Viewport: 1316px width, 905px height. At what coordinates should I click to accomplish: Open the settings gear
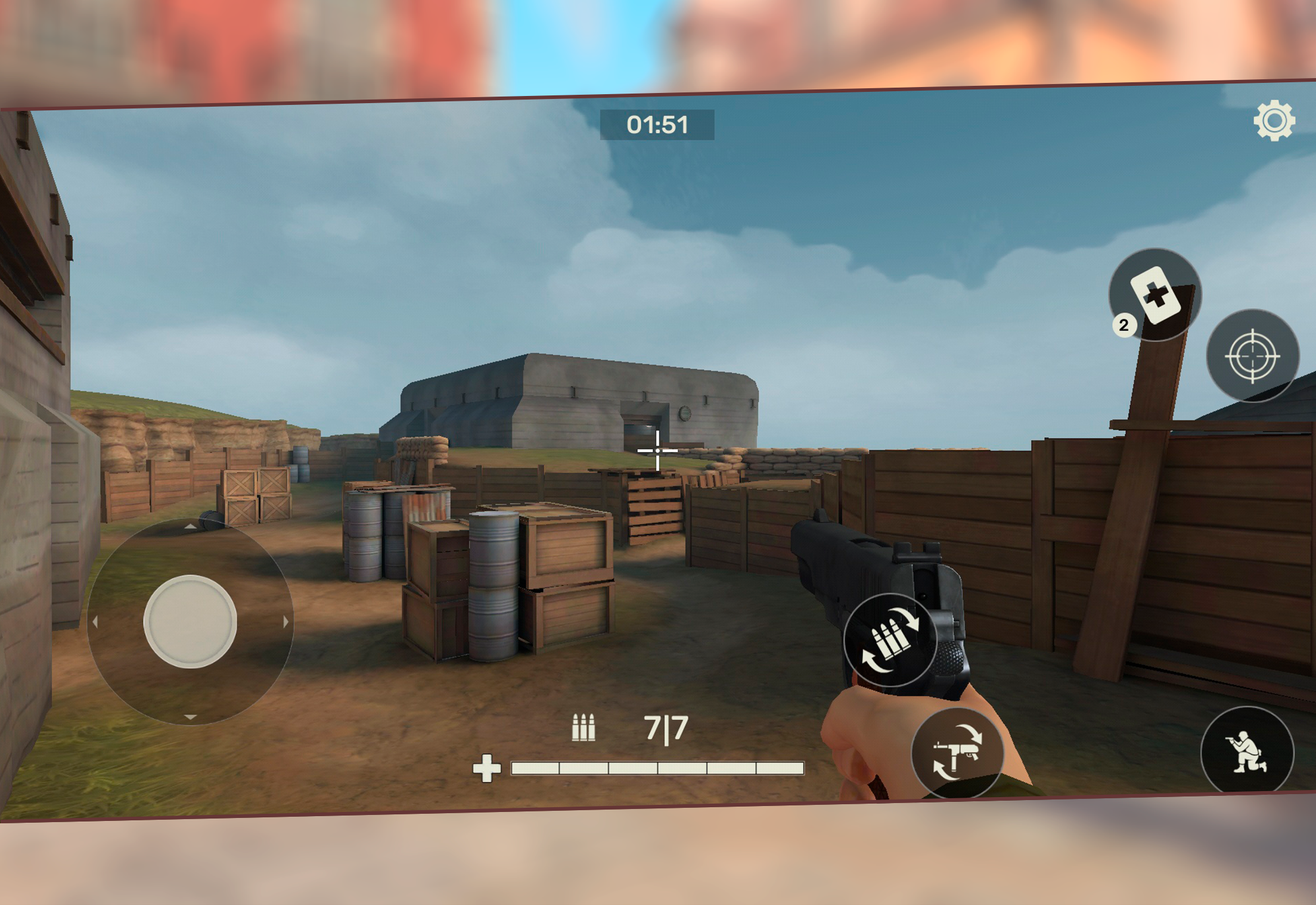(1274, 120)
